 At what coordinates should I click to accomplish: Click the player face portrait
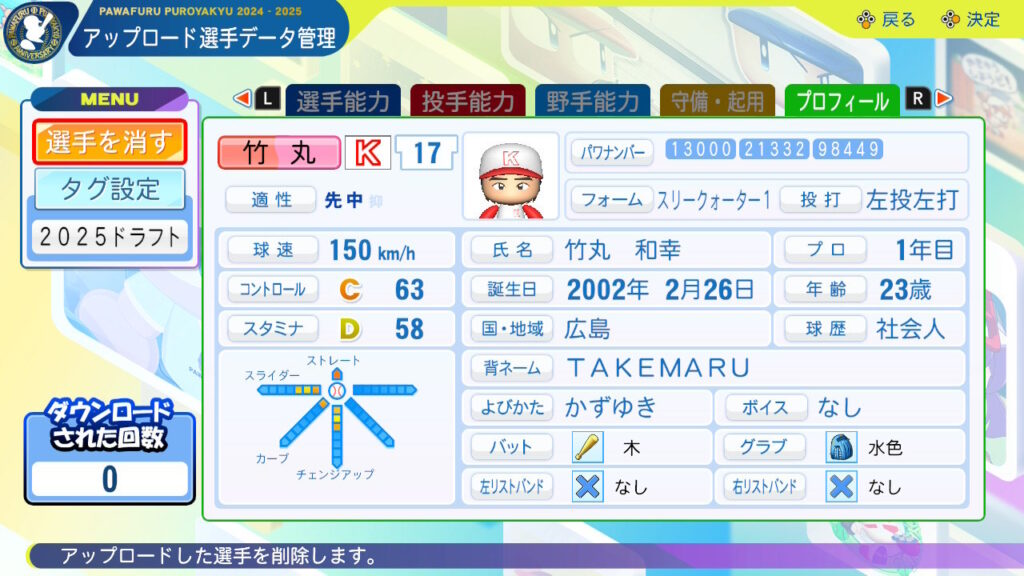point(510,177)
